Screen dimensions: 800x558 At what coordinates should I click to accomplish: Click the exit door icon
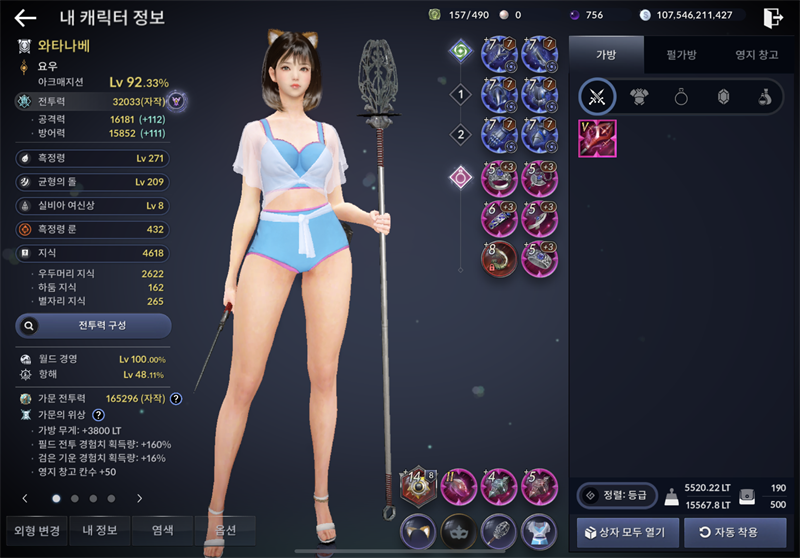click(772, 17)
